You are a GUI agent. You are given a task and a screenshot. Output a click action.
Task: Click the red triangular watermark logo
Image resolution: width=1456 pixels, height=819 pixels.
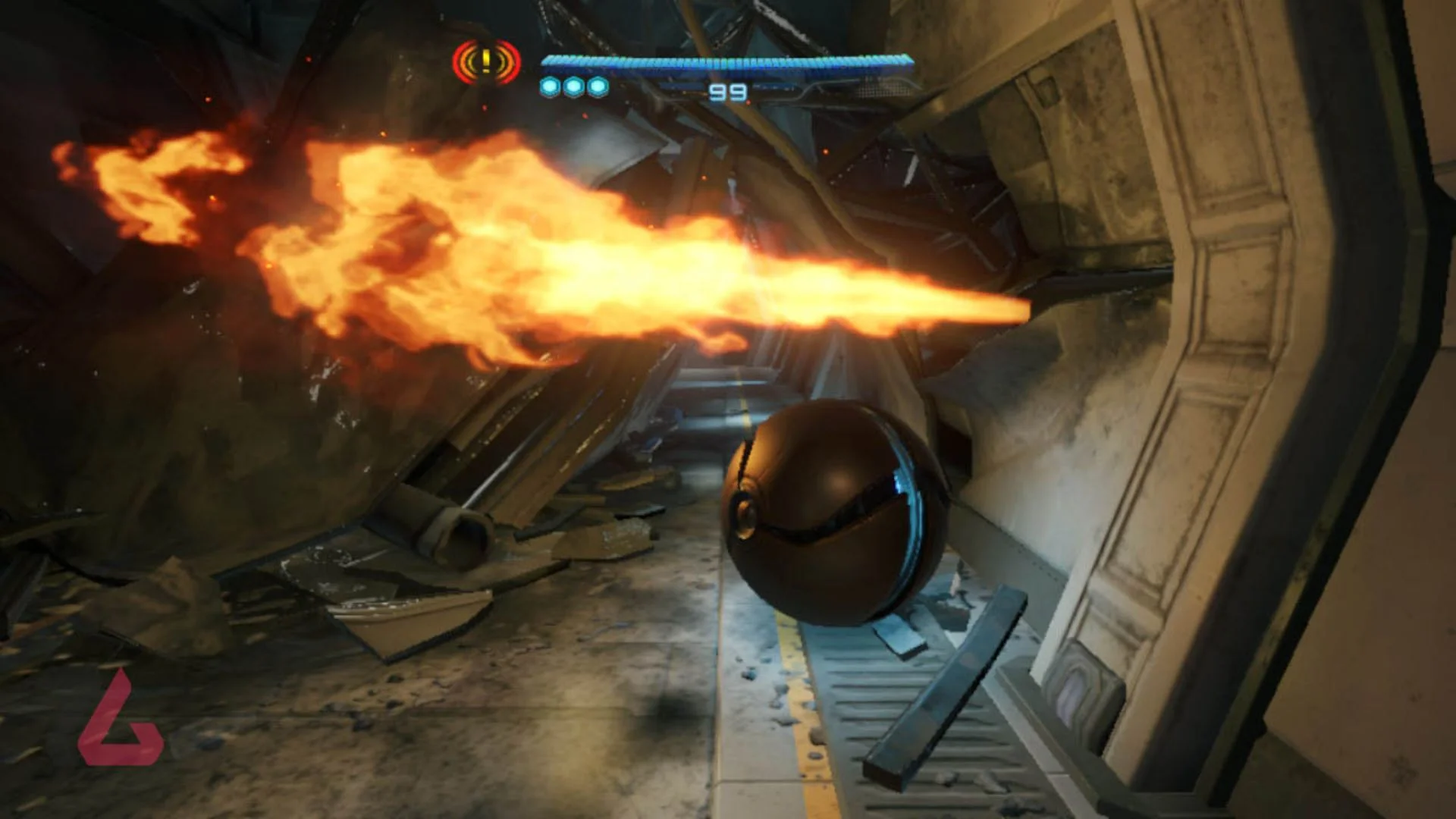tap(119, 721)
